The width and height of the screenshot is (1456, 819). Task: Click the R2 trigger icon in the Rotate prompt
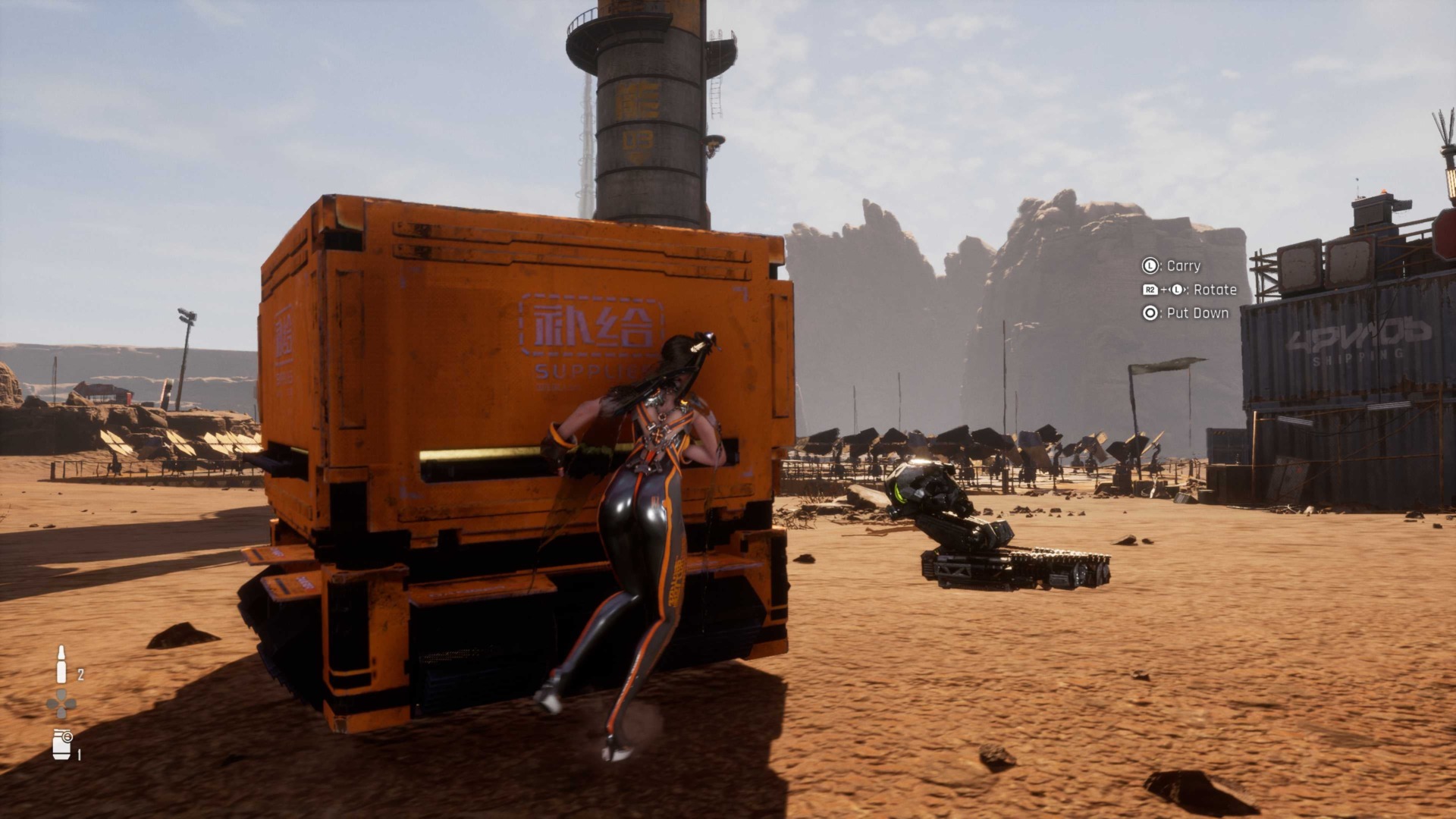click(1151, 290)
